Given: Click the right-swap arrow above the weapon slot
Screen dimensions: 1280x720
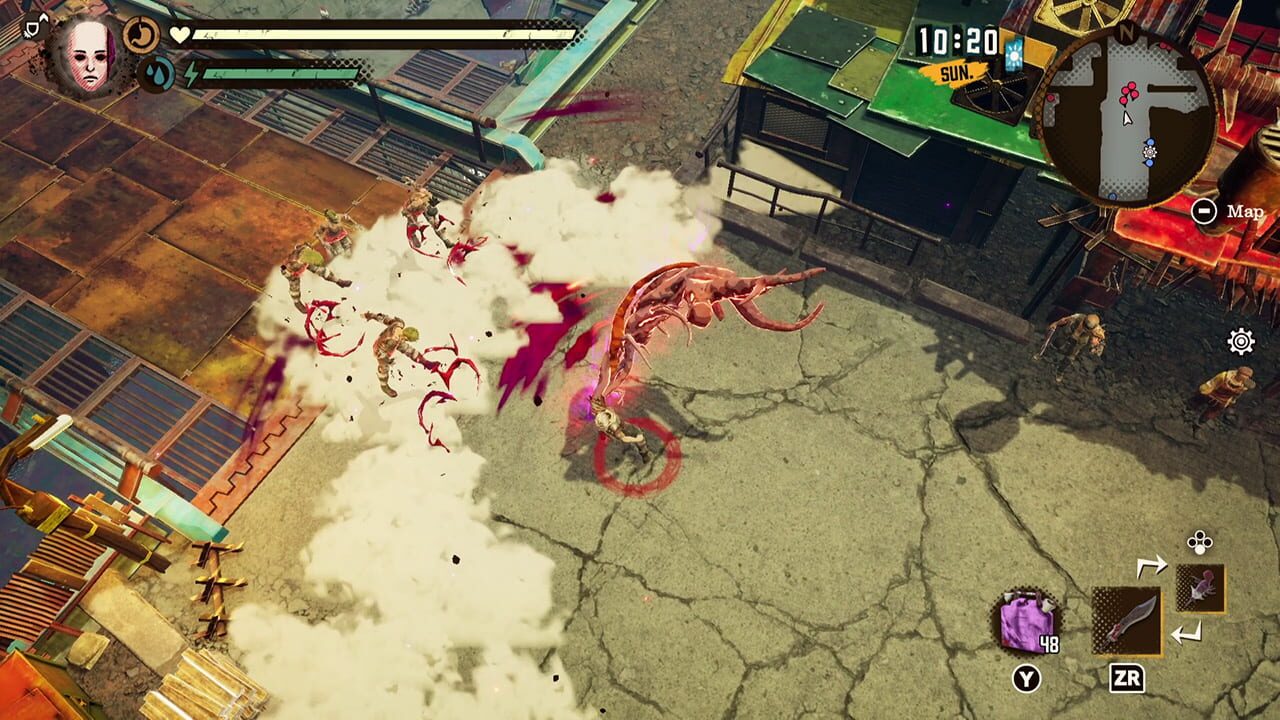Looking at the screenshot, I should pyautogui.click(x=1152, y=564).
